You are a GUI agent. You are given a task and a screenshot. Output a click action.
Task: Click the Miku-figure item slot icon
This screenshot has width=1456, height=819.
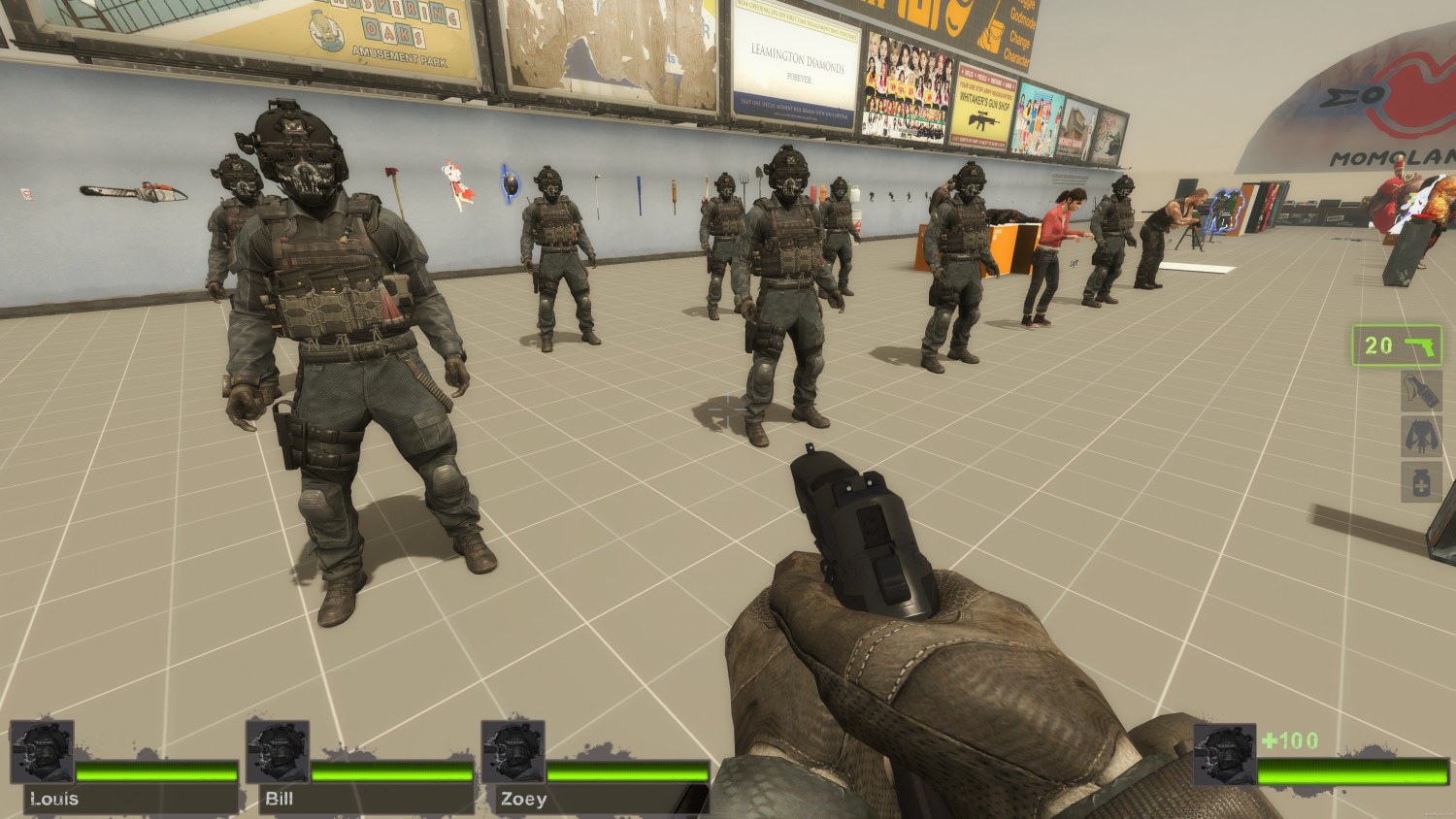(x=1422, y=439)
